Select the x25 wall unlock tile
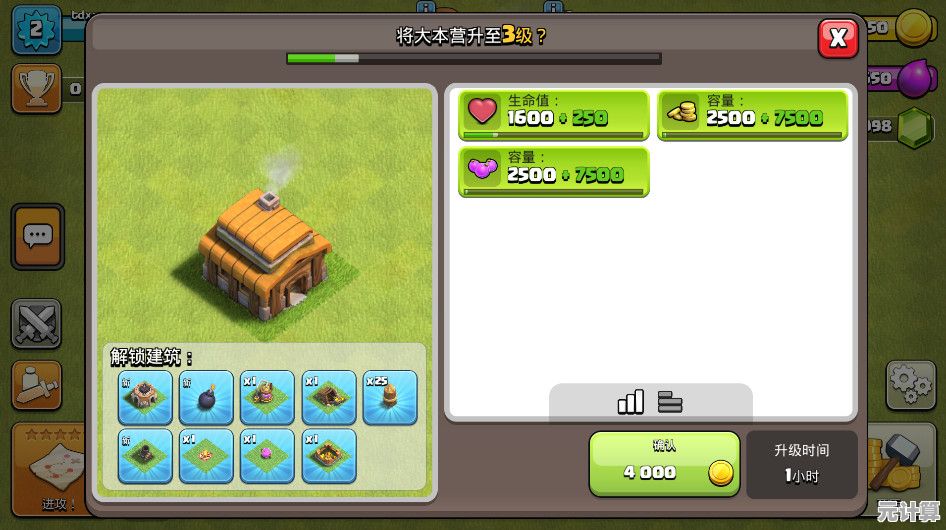The width and height of the screenshot is (946, 530). click(390, 397)
